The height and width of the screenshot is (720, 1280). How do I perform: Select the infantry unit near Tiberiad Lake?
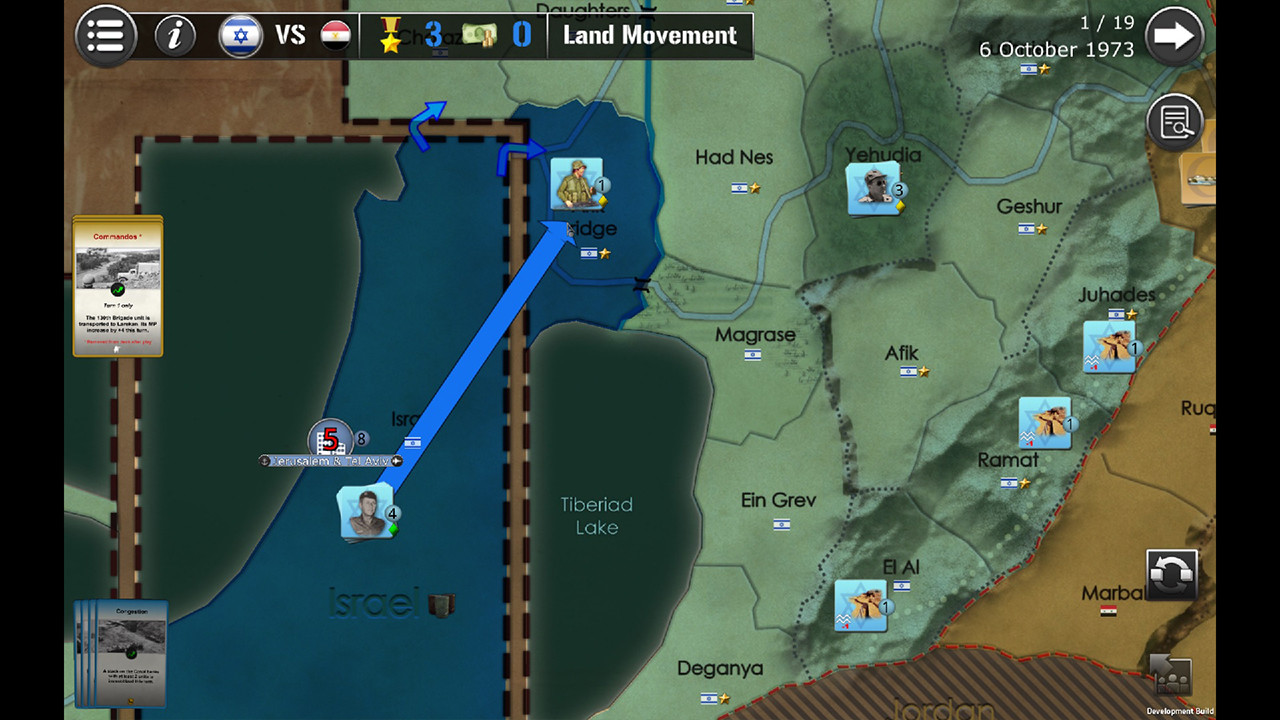point(365,510)
